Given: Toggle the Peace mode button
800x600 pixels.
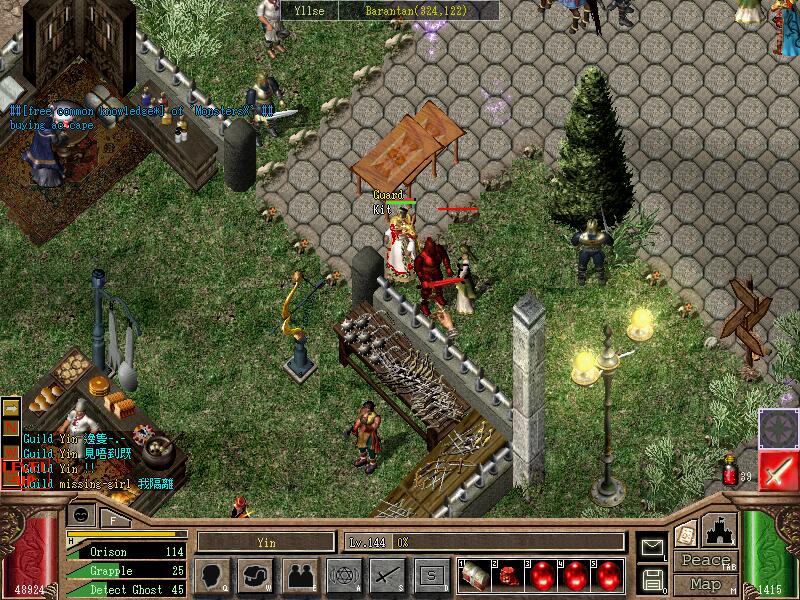Looking at the screenshot, I should (705, 561).
